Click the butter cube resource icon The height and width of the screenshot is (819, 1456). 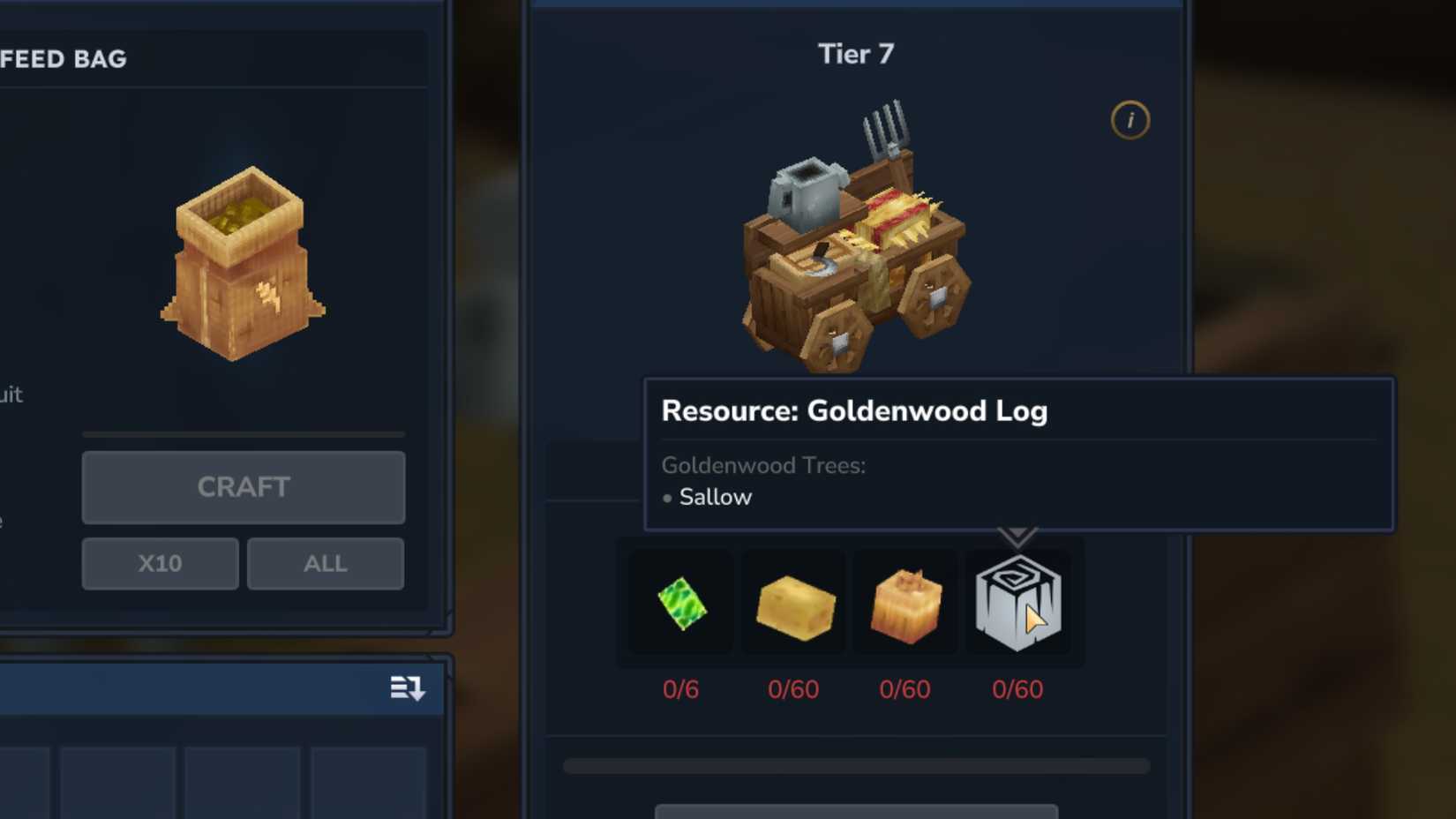pos(792,604)
